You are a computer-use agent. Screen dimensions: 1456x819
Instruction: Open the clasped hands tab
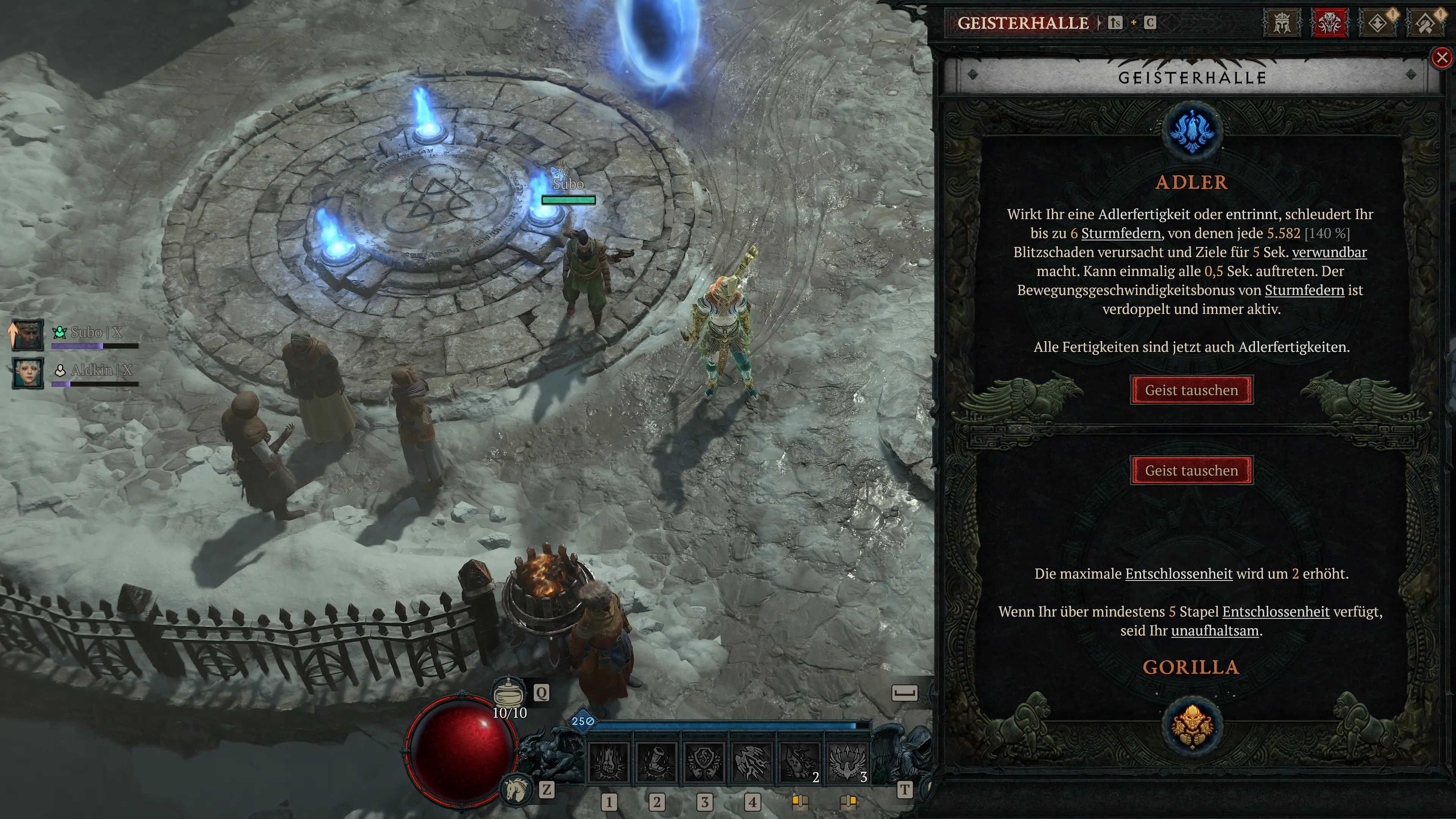[x=1426, y=23]
